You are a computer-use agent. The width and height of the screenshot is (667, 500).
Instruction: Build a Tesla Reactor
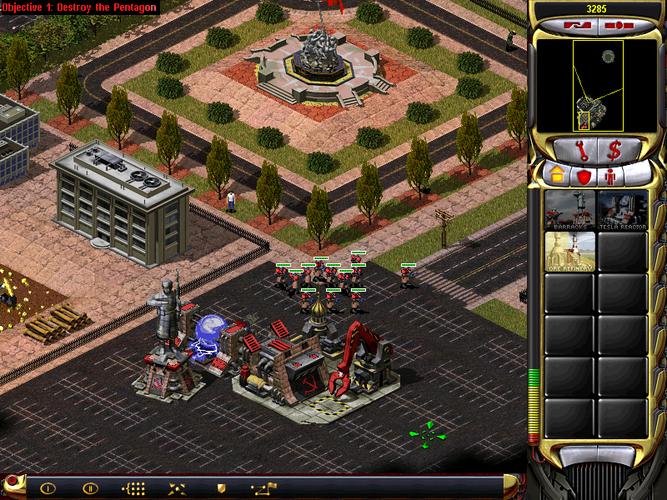(x=622, y=210)
